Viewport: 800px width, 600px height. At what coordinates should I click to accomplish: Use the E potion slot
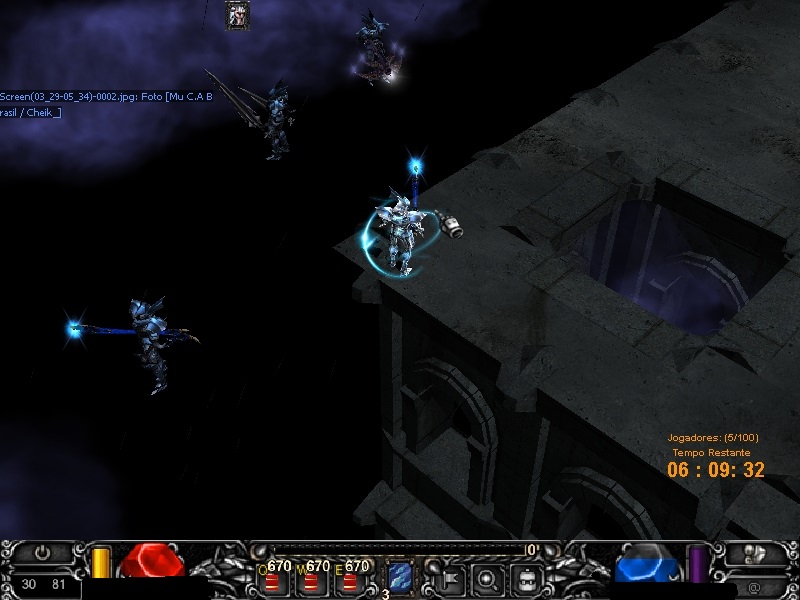pos(349,579)
